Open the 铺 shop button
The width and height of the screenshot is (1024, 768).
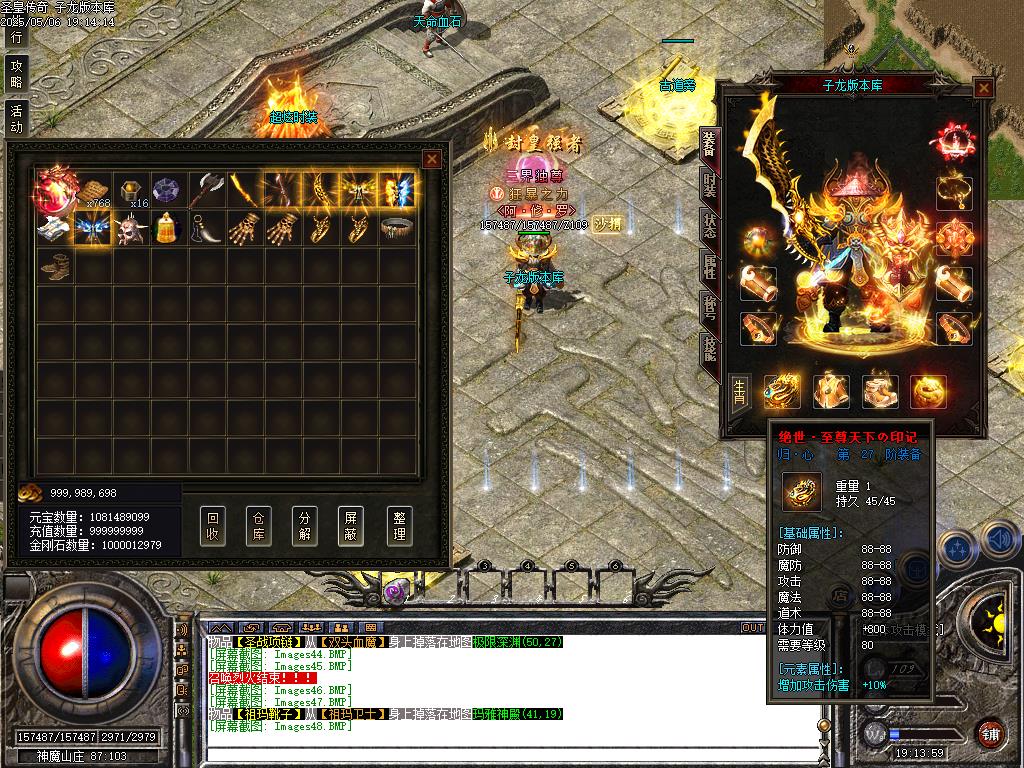pos(991,732)
